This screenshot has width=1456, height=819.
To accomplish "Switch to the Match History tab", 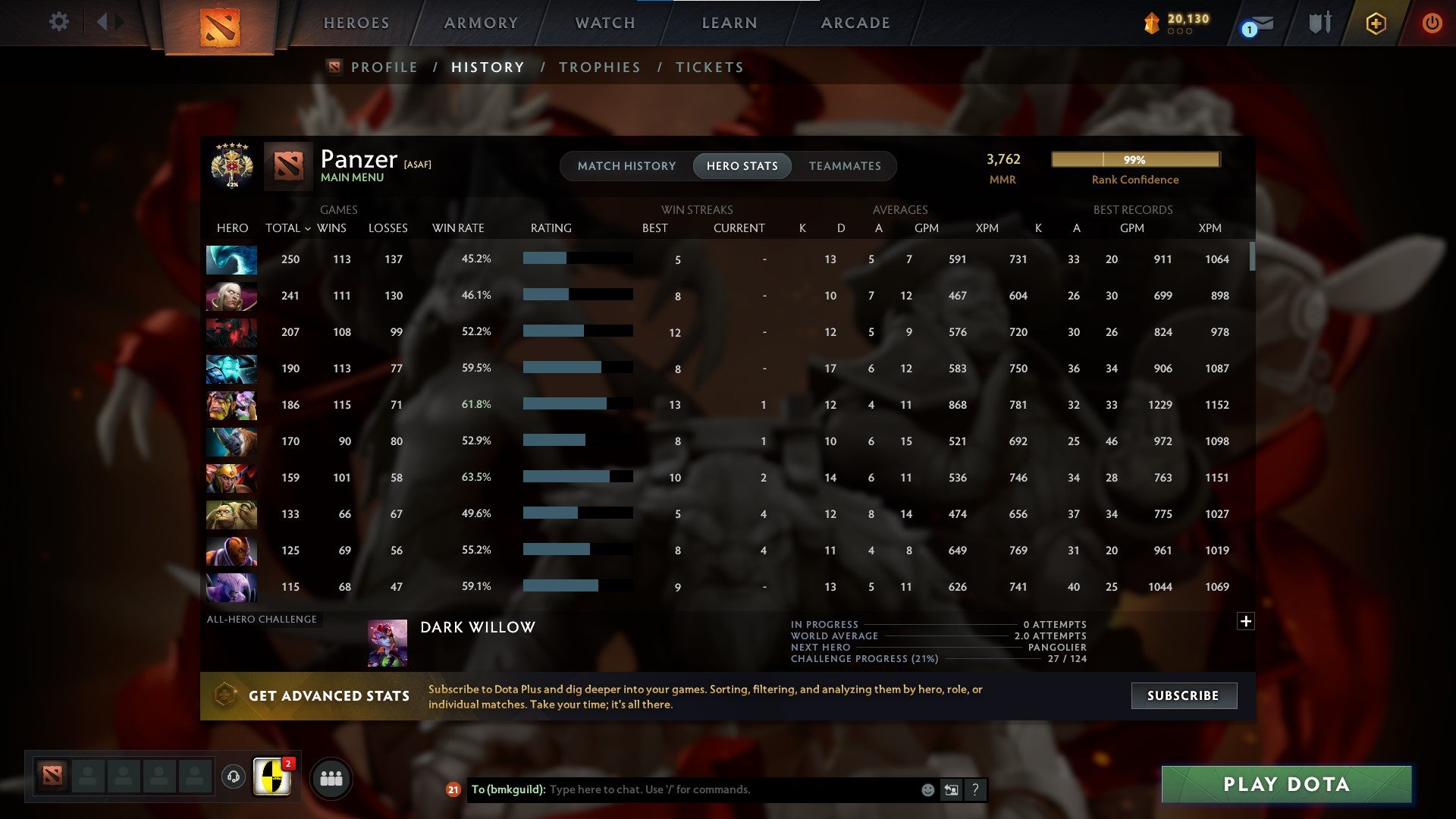I will [x=626, y=165].
